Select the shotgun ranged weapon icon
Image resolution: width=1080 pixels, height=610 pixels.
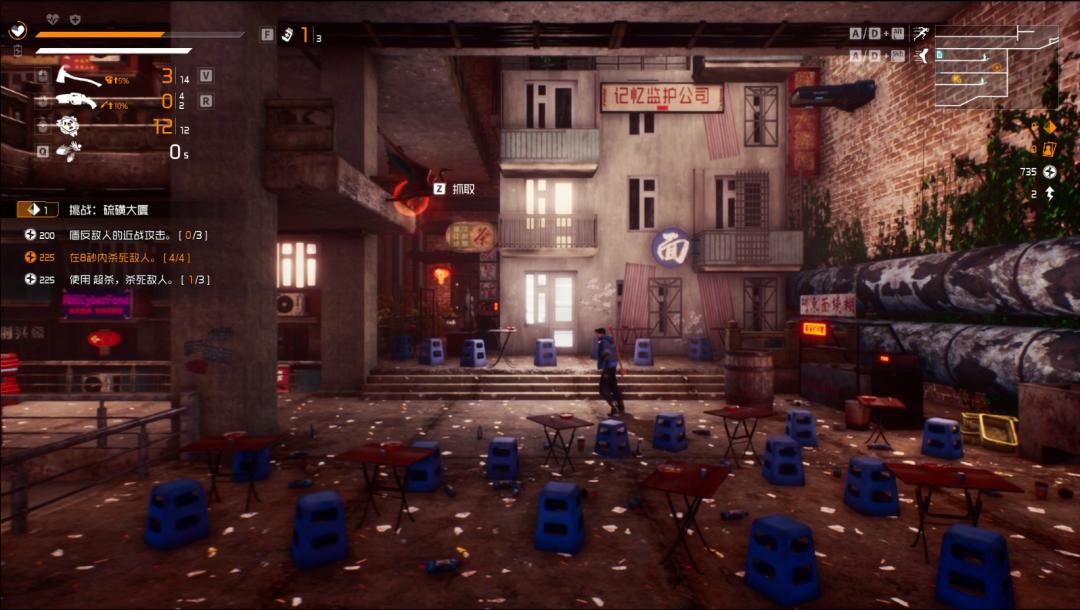coord(76,101)
